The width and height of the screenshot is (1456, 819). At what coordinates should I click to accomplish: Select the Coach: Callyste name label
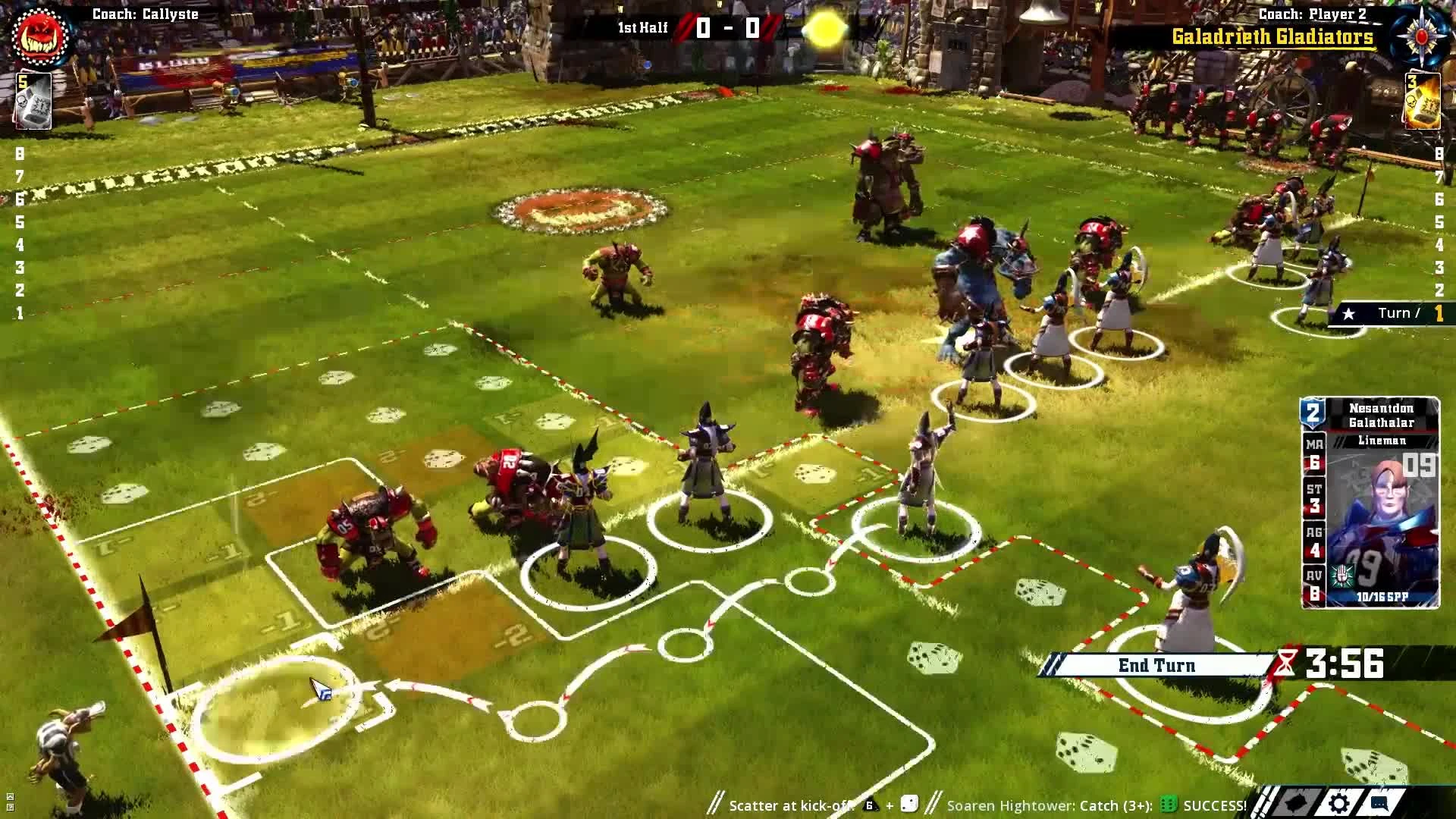[x=144, y=14]
